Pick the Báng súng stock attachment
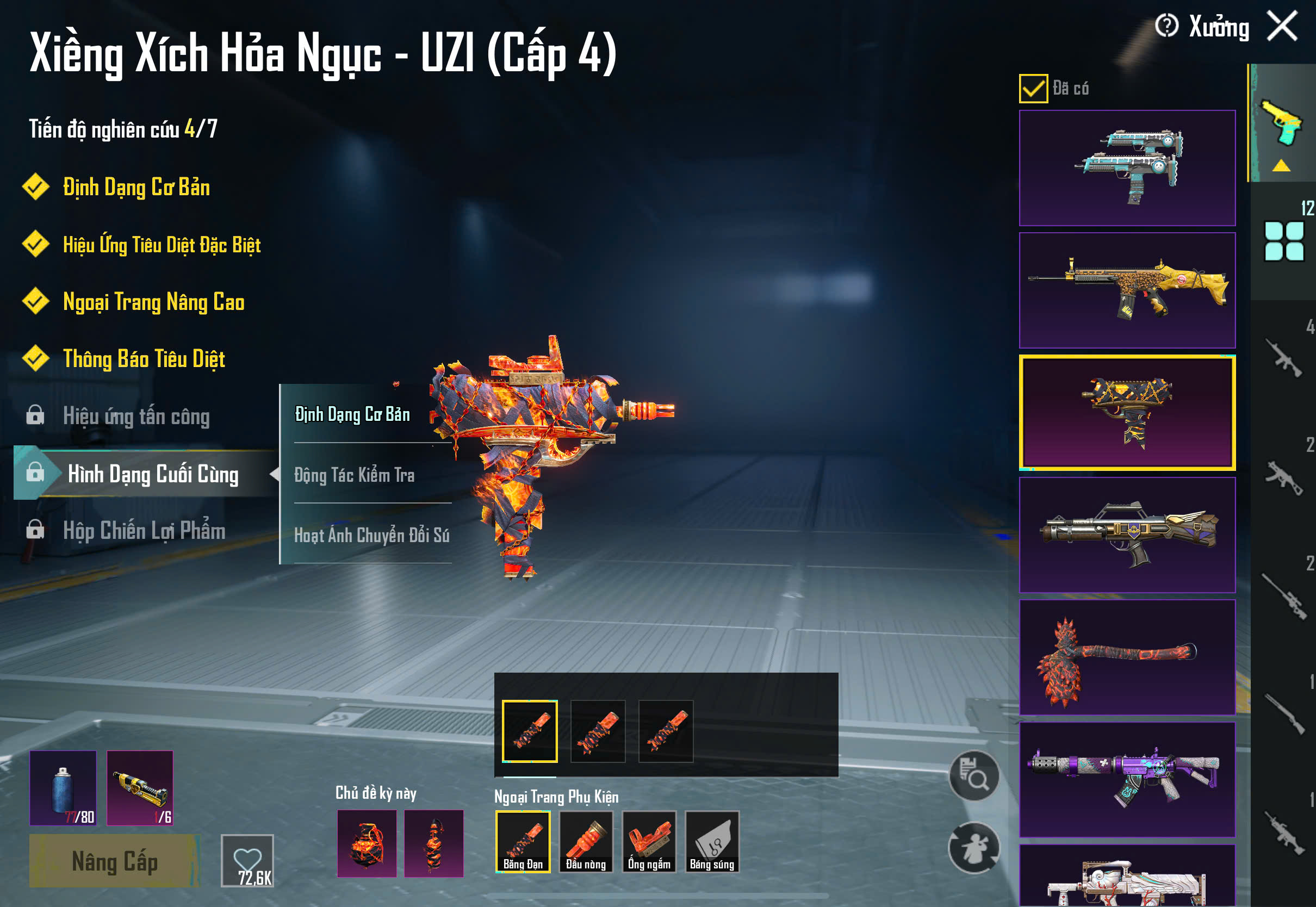This screenshot has width=1316, height=907. pyautogui.click(x=712, y=842)
